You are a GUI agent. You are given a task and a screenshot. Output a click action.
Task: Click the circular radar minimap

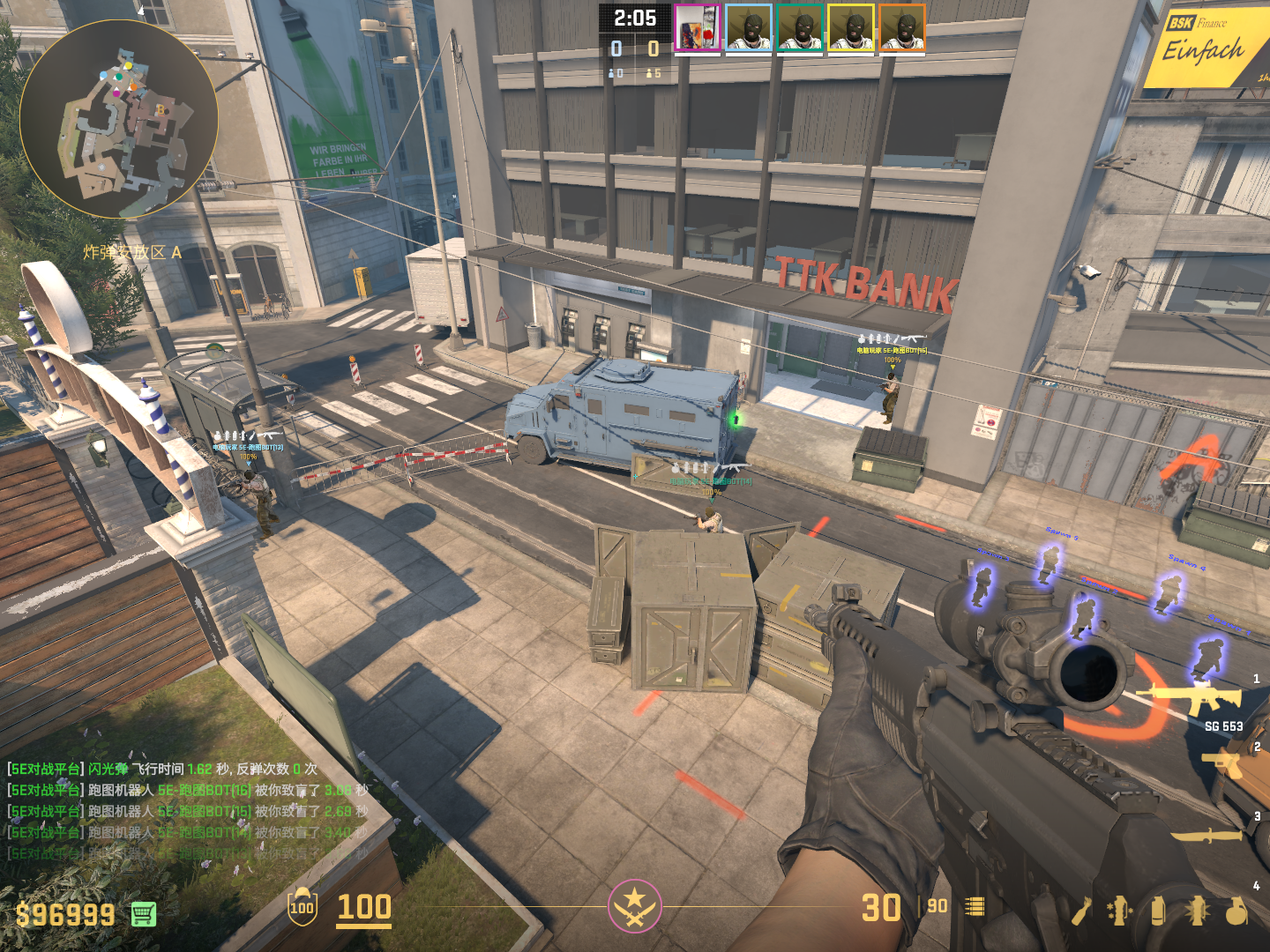118,119
